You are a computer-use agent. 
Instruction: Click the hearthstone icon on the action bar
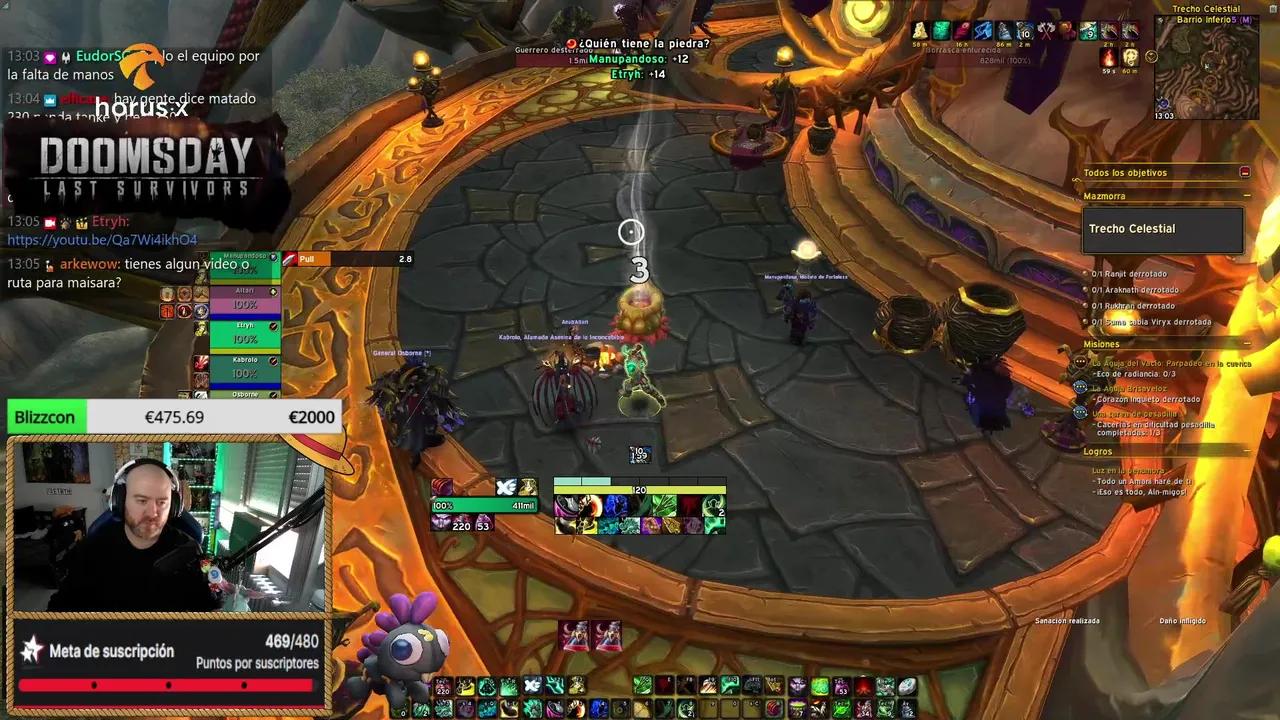tap(907, 686)
